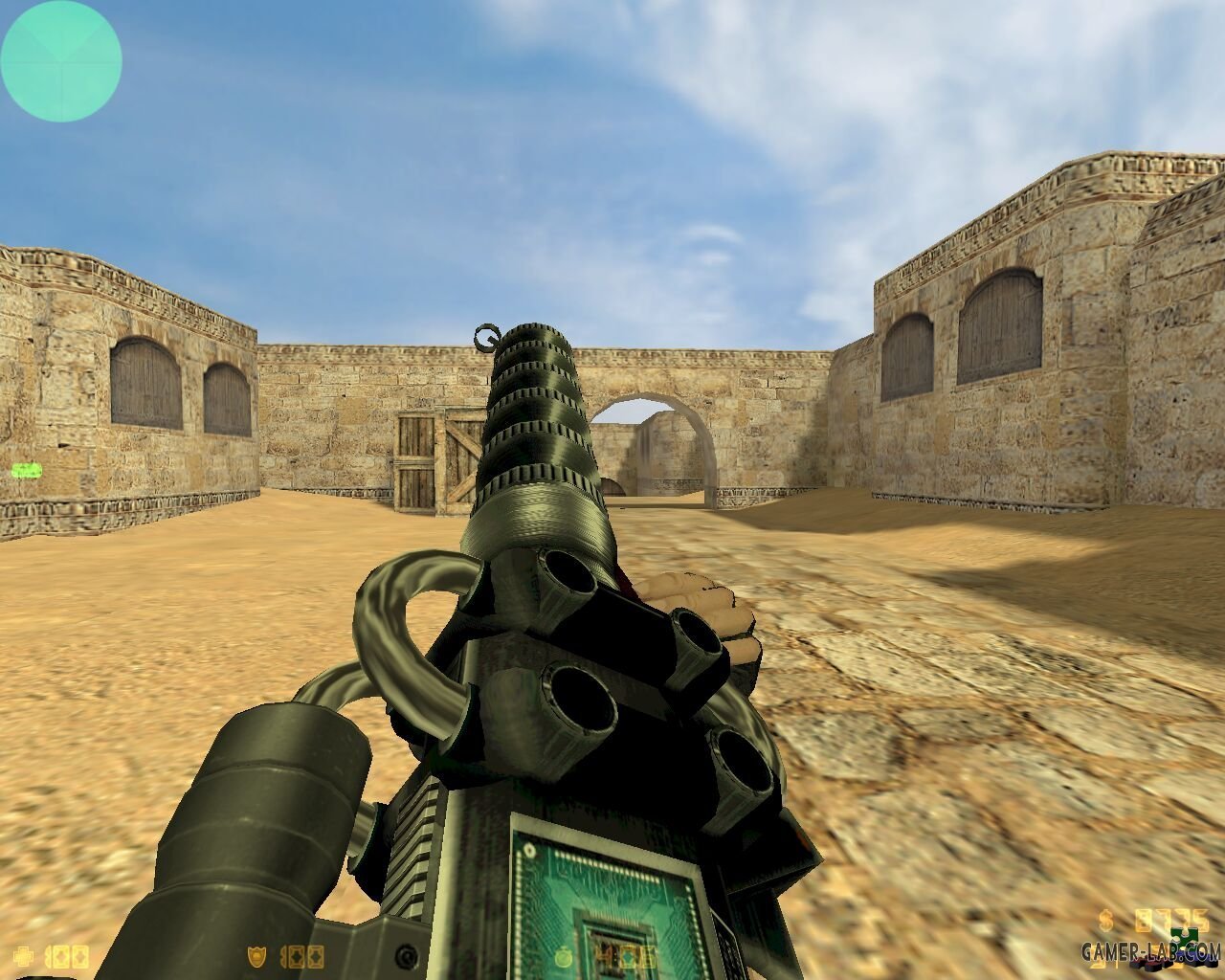Click the ammo count 405
This screenshot has height=980, width=1225.
click(x=623, y=955)
